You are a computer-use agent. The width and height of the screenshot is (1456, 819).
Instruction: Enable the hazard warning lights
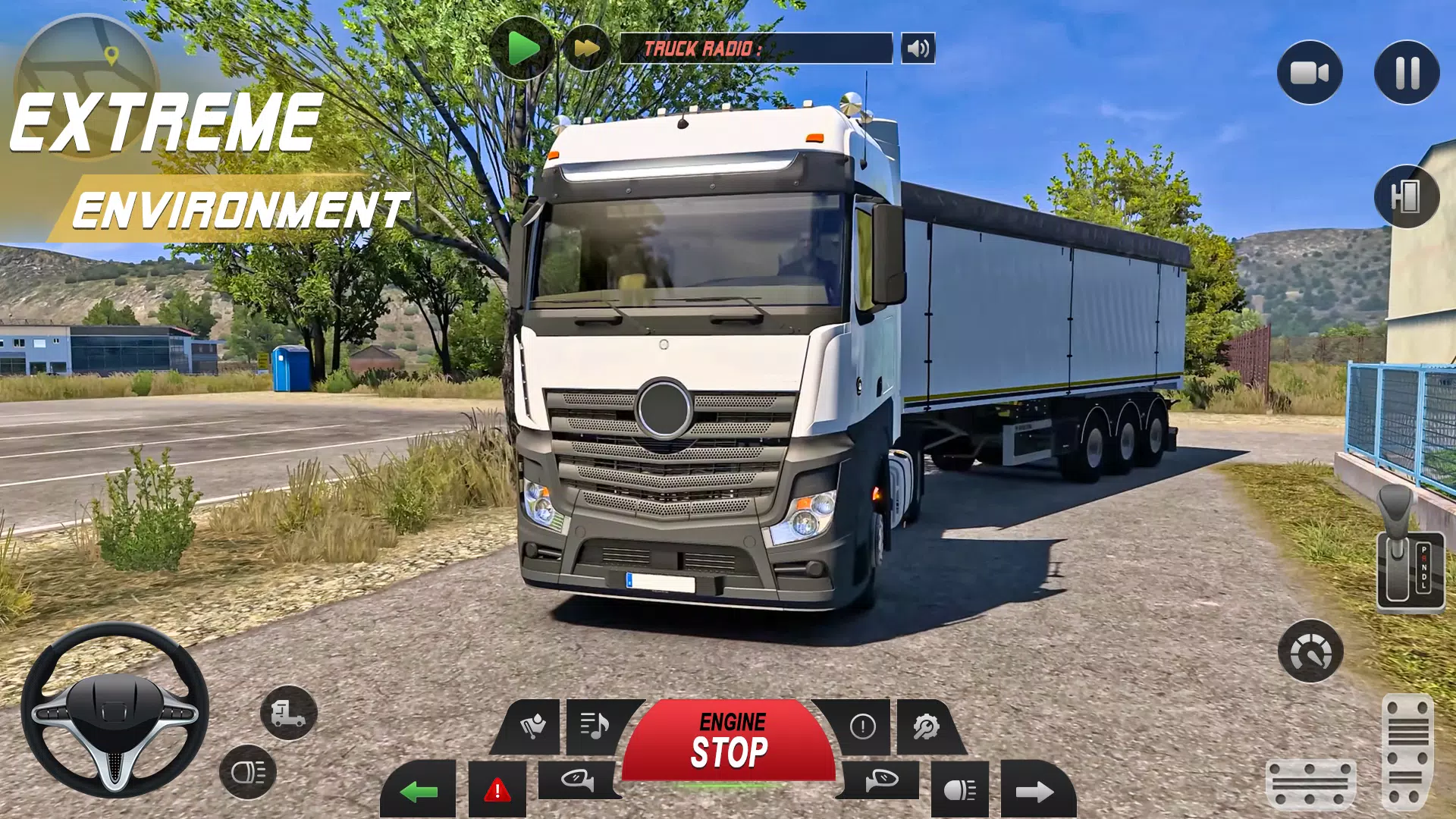pos(497,791)
